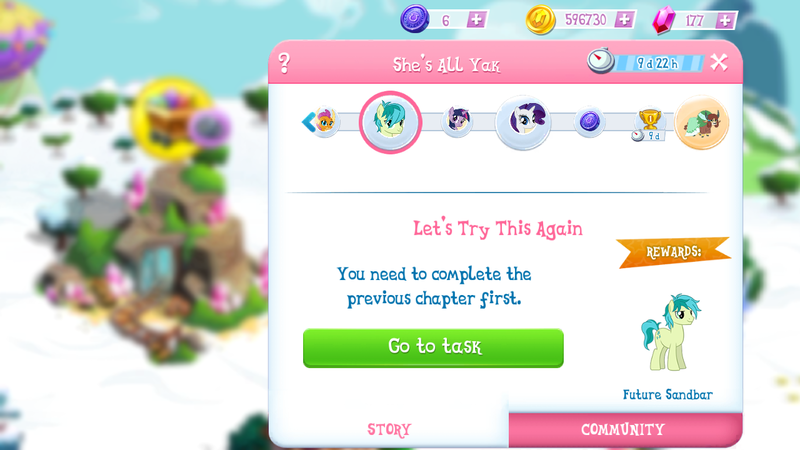Switch to the Community tab
Viewport: 800px width, 450px height.
click(x=622, y=430)
